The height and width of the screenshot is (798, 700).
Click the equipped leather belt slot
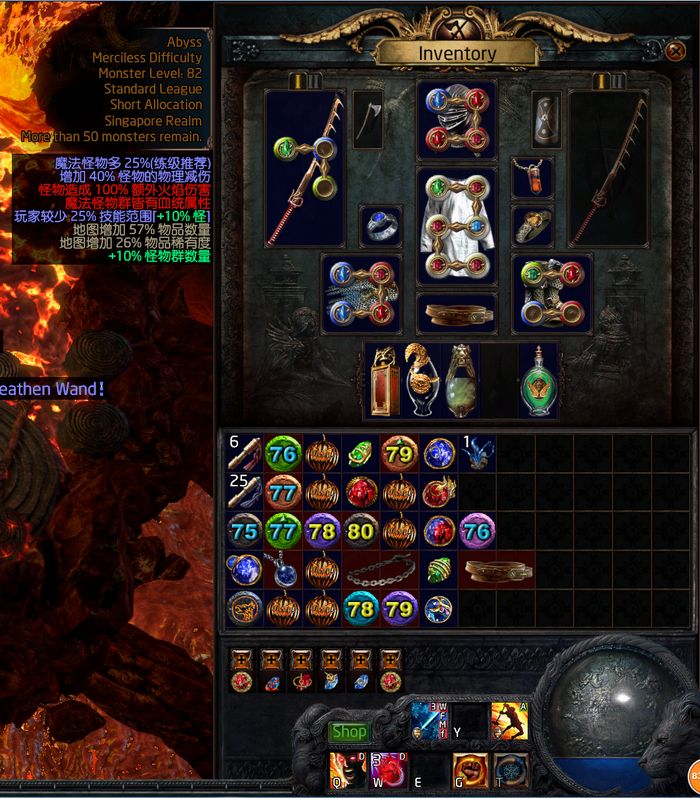(x=456, y=313)
